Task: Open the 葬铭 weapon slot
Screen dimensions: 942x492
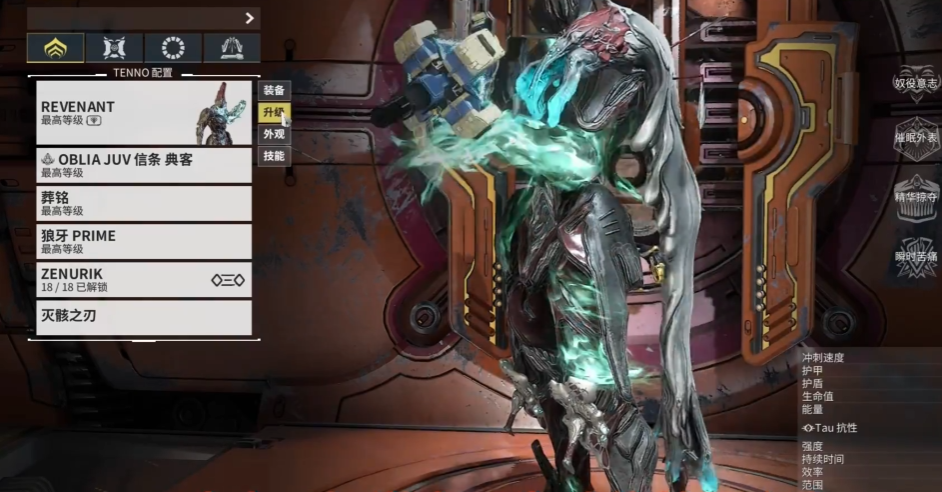Action: pyautogui.click(x=143, y=203)
